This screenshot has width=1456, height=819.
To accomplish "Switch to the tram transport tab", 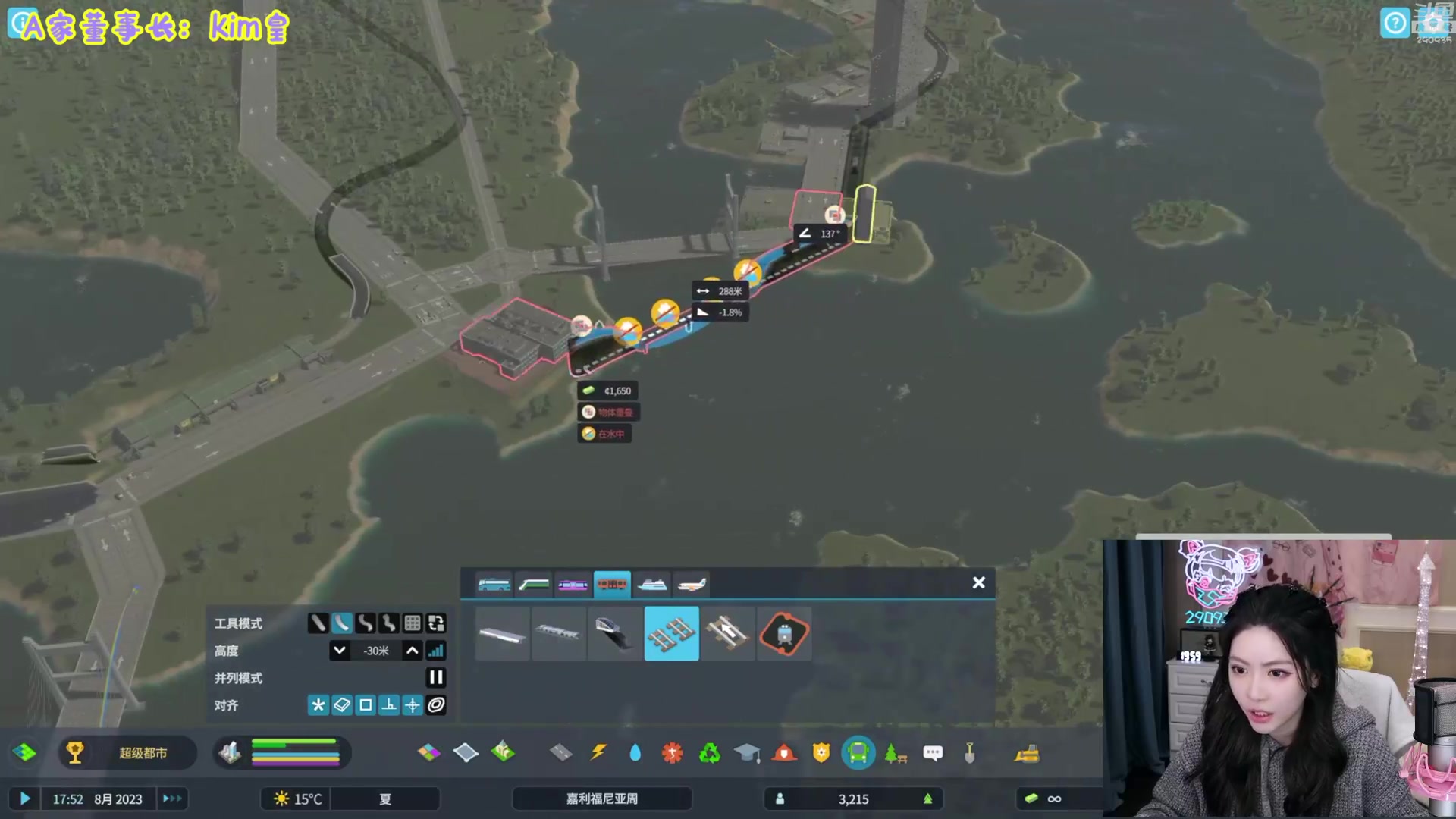I will coord(573,585).
